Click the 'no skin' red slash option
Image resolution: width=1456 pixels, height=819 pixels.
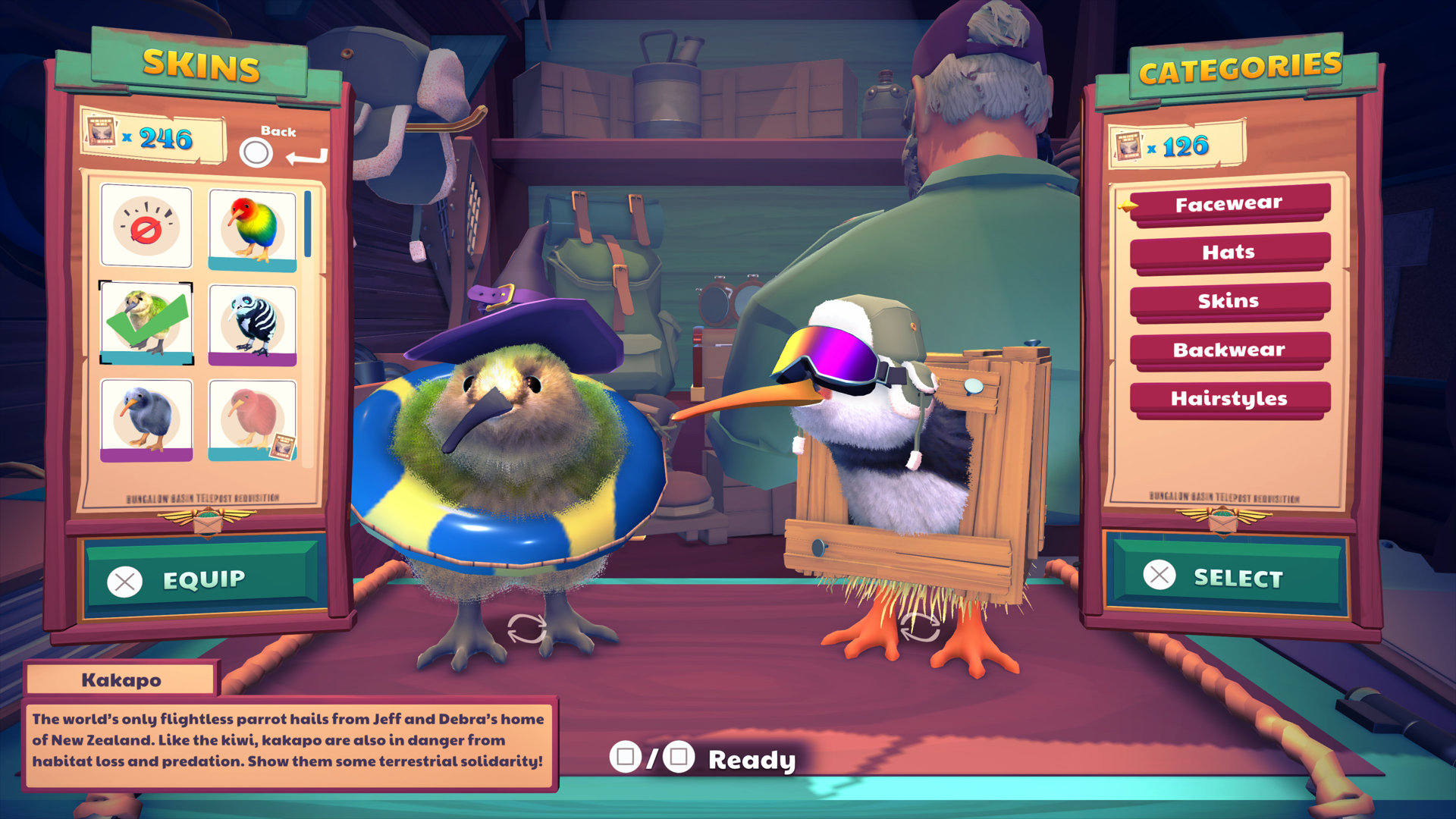coord(146,227)
